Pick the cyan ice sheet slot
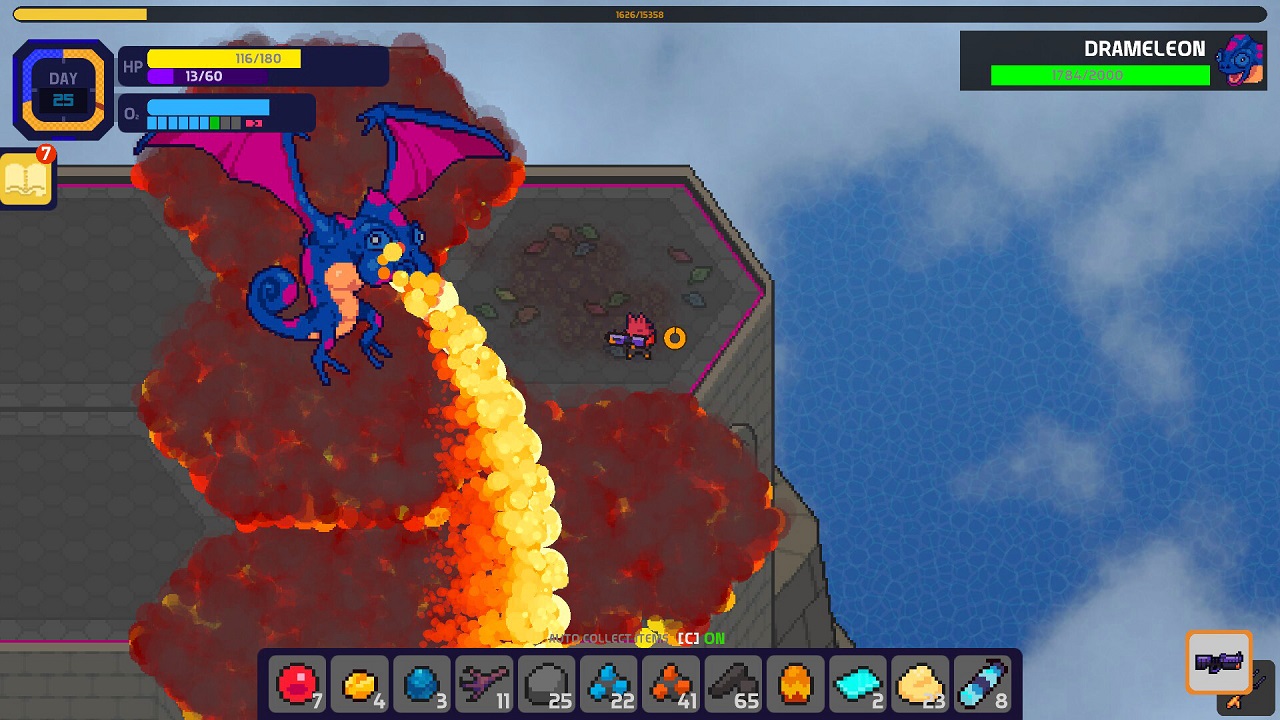The height and width of the screenshot is (720, 1280). coord(858,685)
